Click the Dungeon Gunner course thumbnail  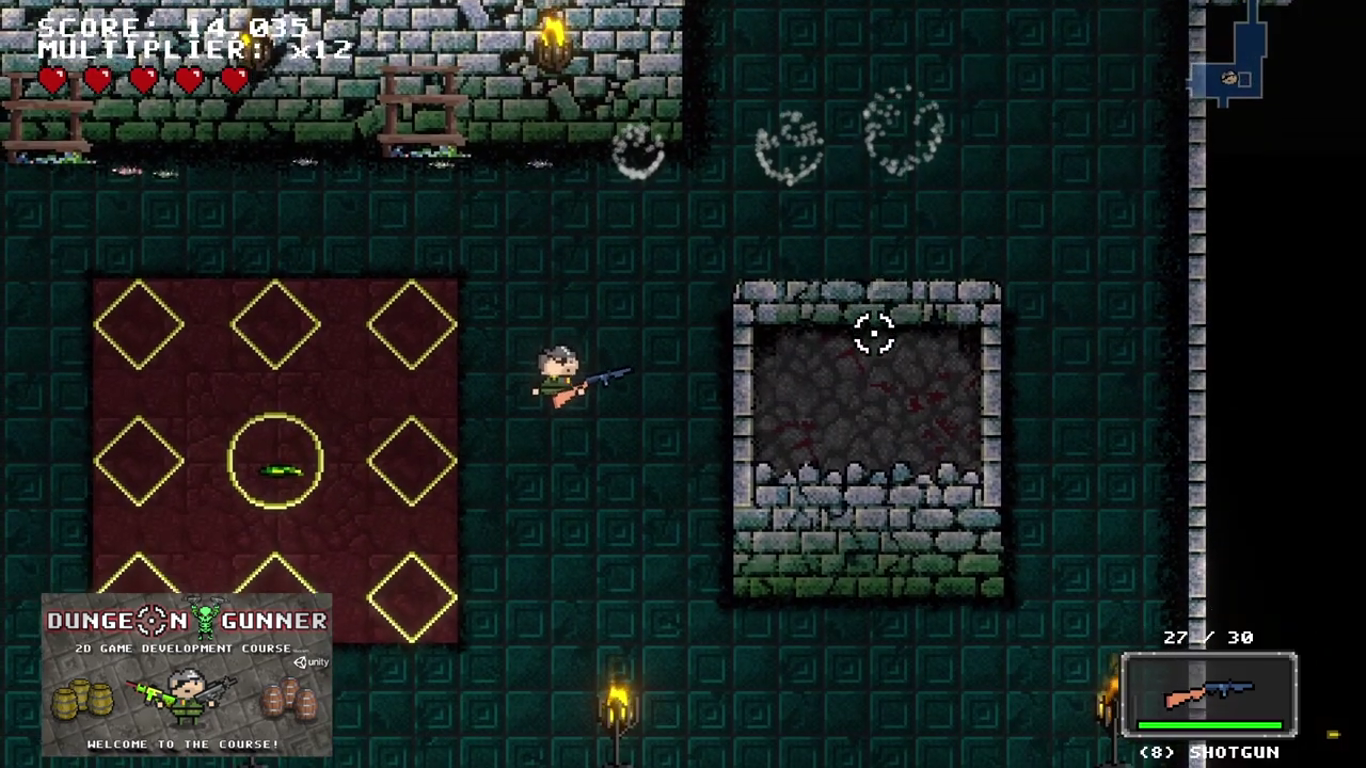tap(186, 674)
